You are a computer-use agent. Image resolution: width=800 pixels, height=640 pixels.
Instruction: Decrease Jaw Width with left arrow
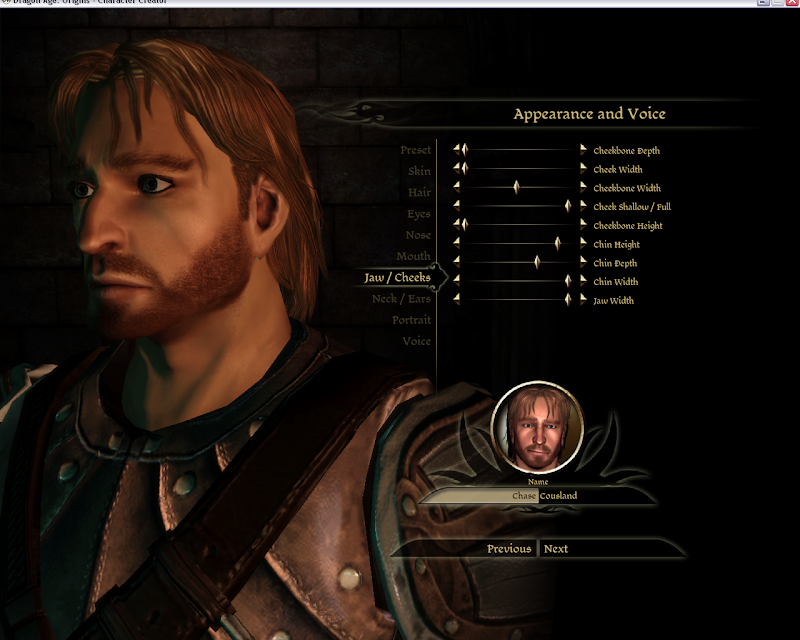[x=457, y=299]
